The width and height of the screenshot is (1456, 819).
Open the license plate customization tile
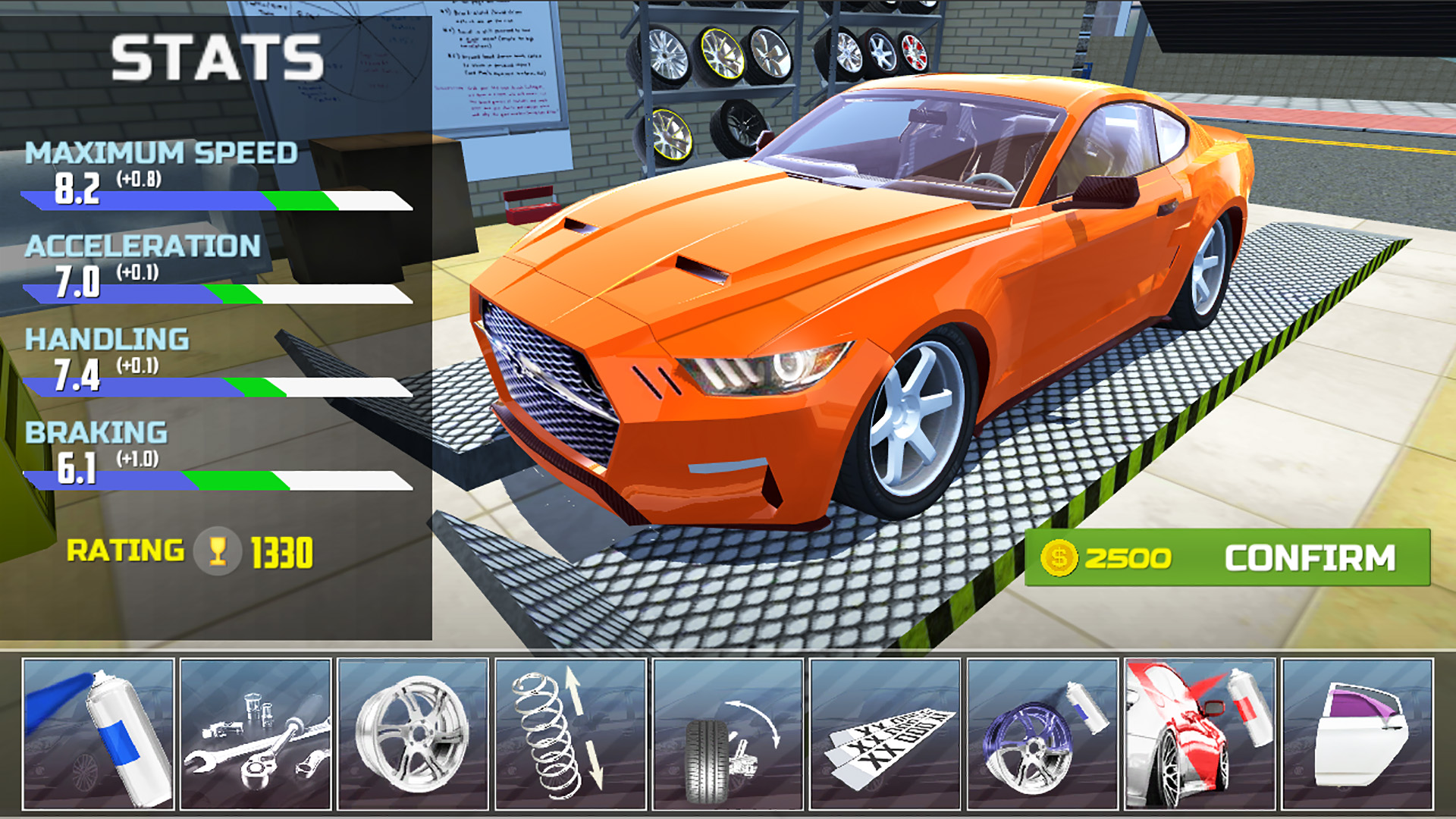click(x=885, y=734)
